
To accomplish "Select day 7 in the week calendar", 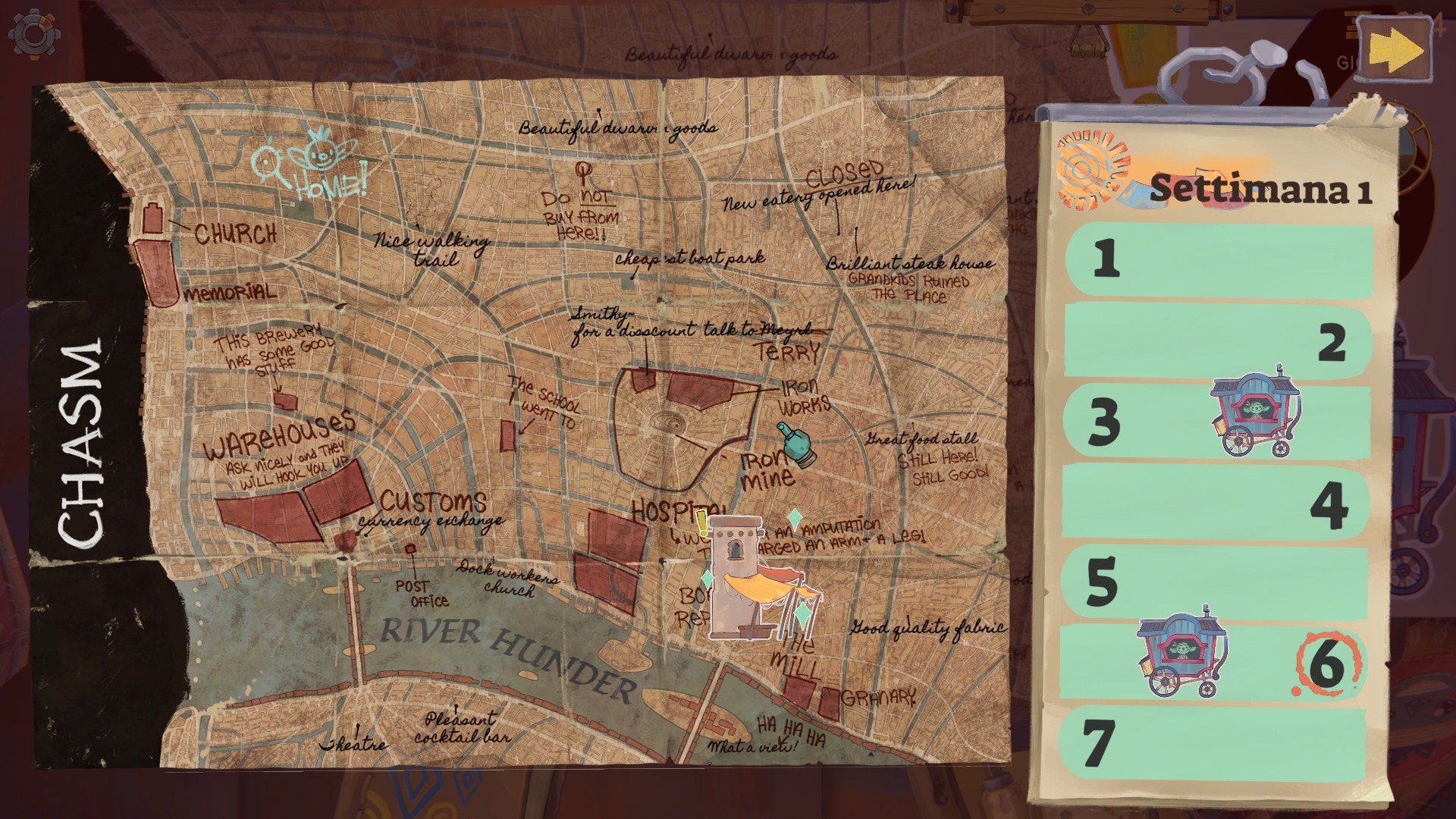I will 1218,743.
